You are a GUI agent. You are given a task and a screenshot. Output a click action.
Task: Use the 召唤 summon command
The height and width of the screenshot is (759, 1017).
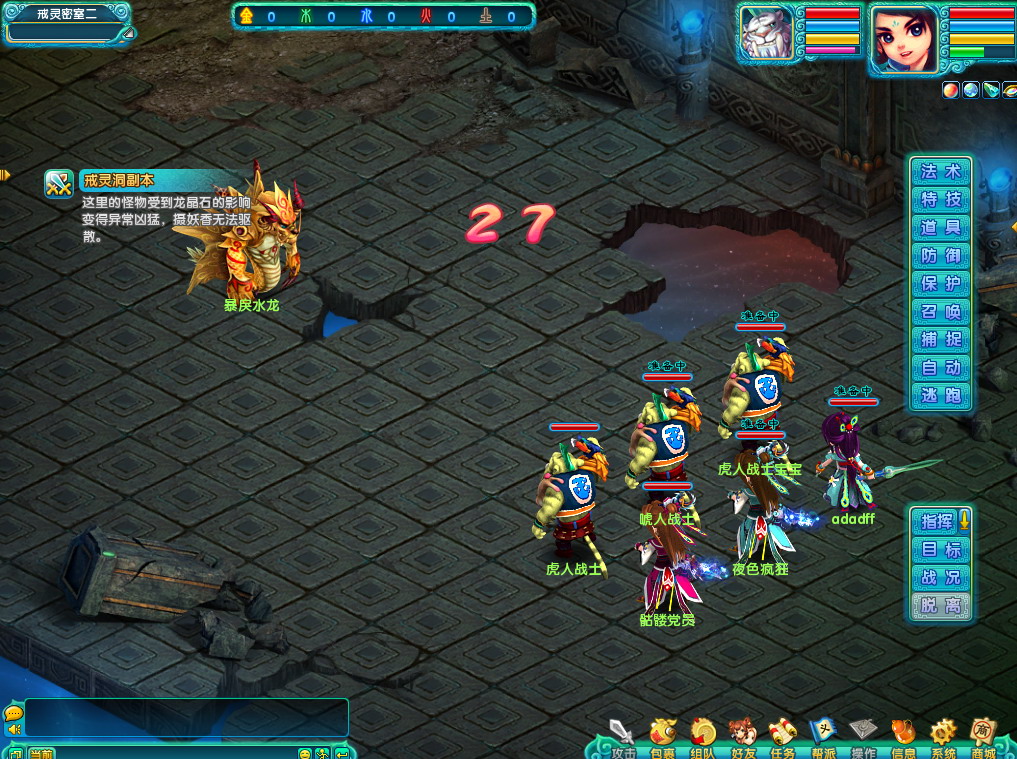coord(940,312)
